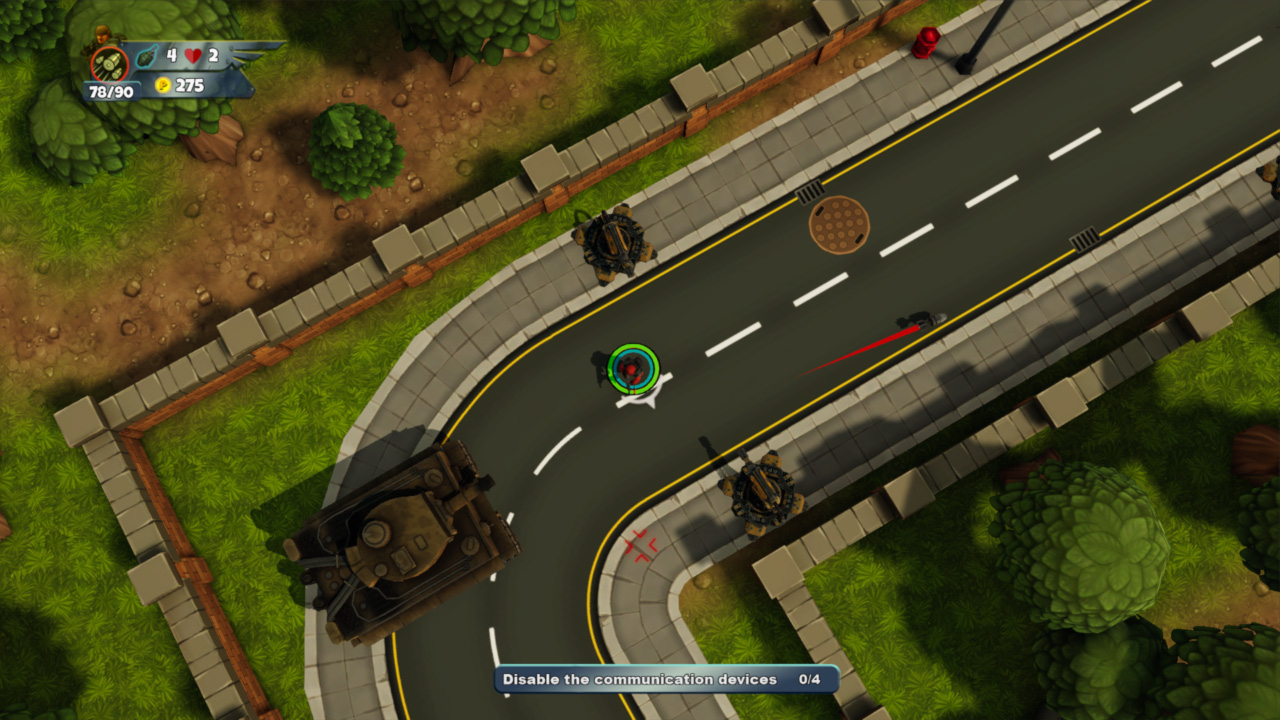The width and height of the screenshot is (1280, 720).
Task: Click the red heart health icon
Action: 191,56
